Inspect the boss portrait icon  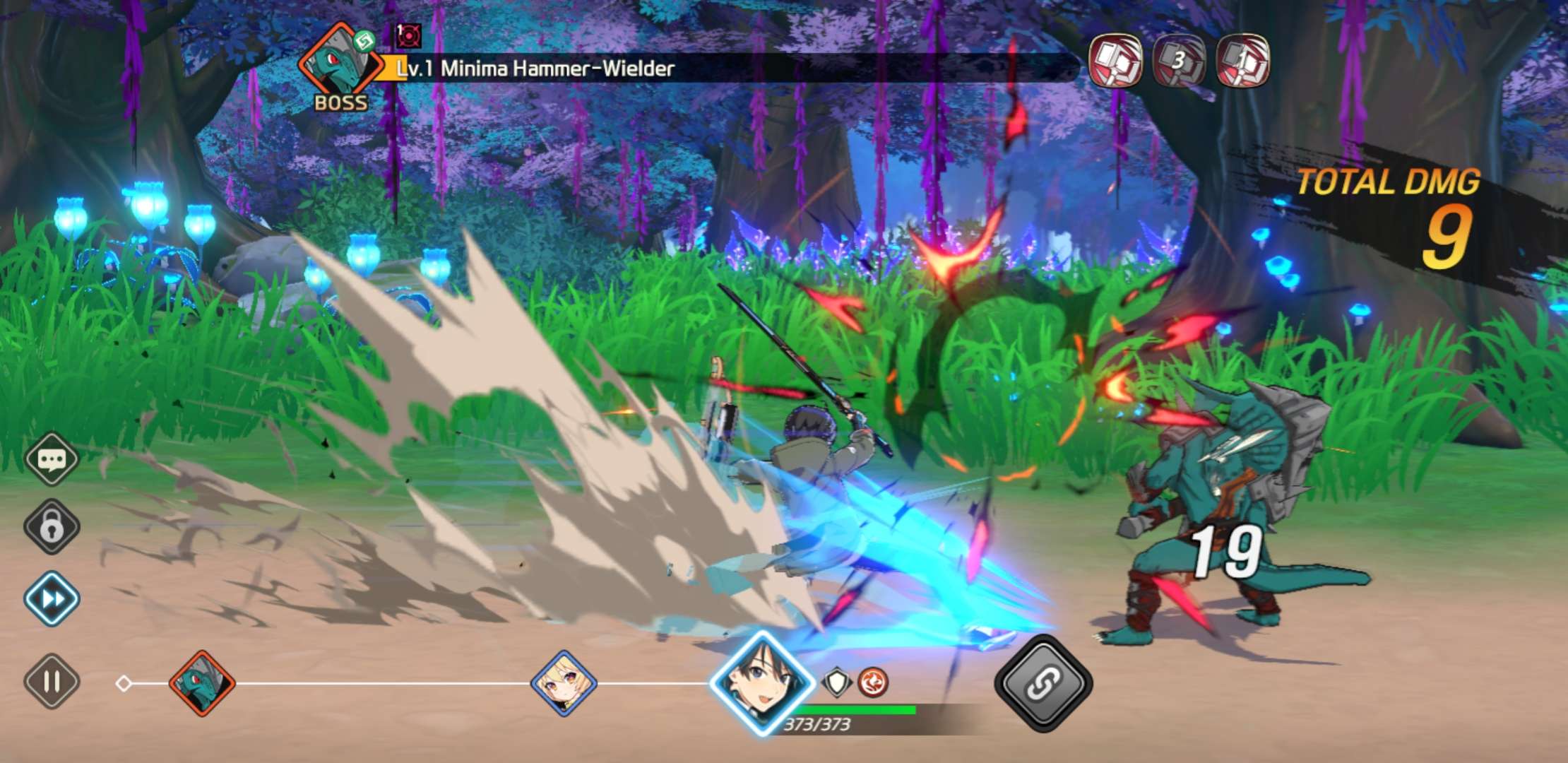pos(339,64)
